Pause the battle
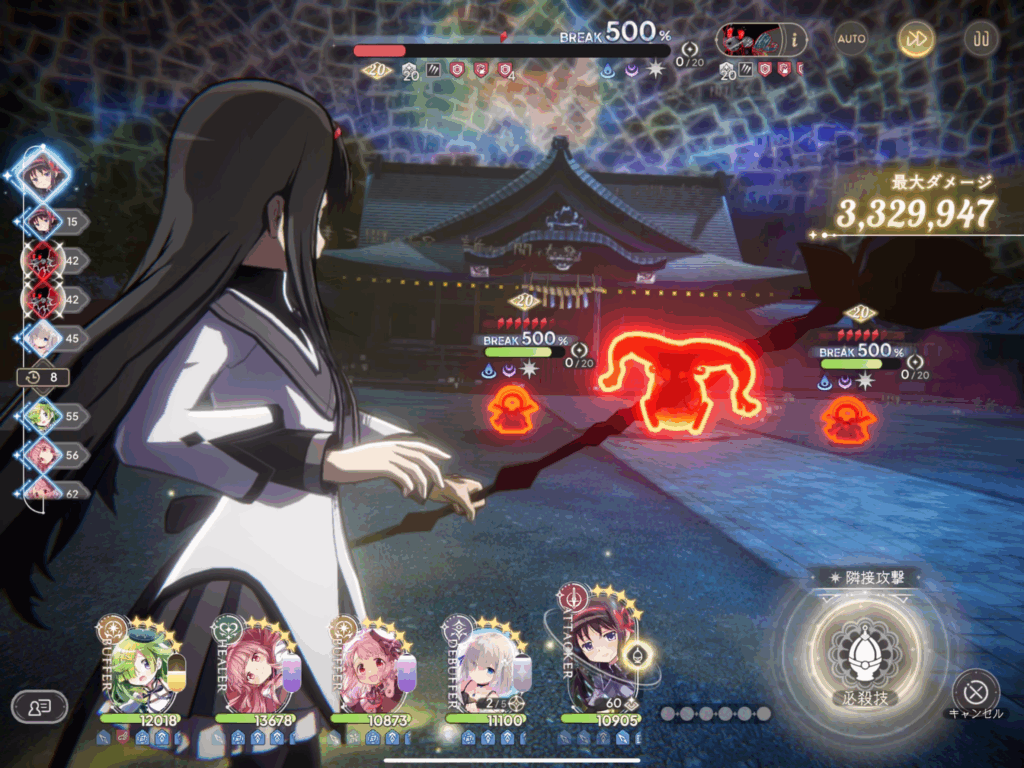 979,39
